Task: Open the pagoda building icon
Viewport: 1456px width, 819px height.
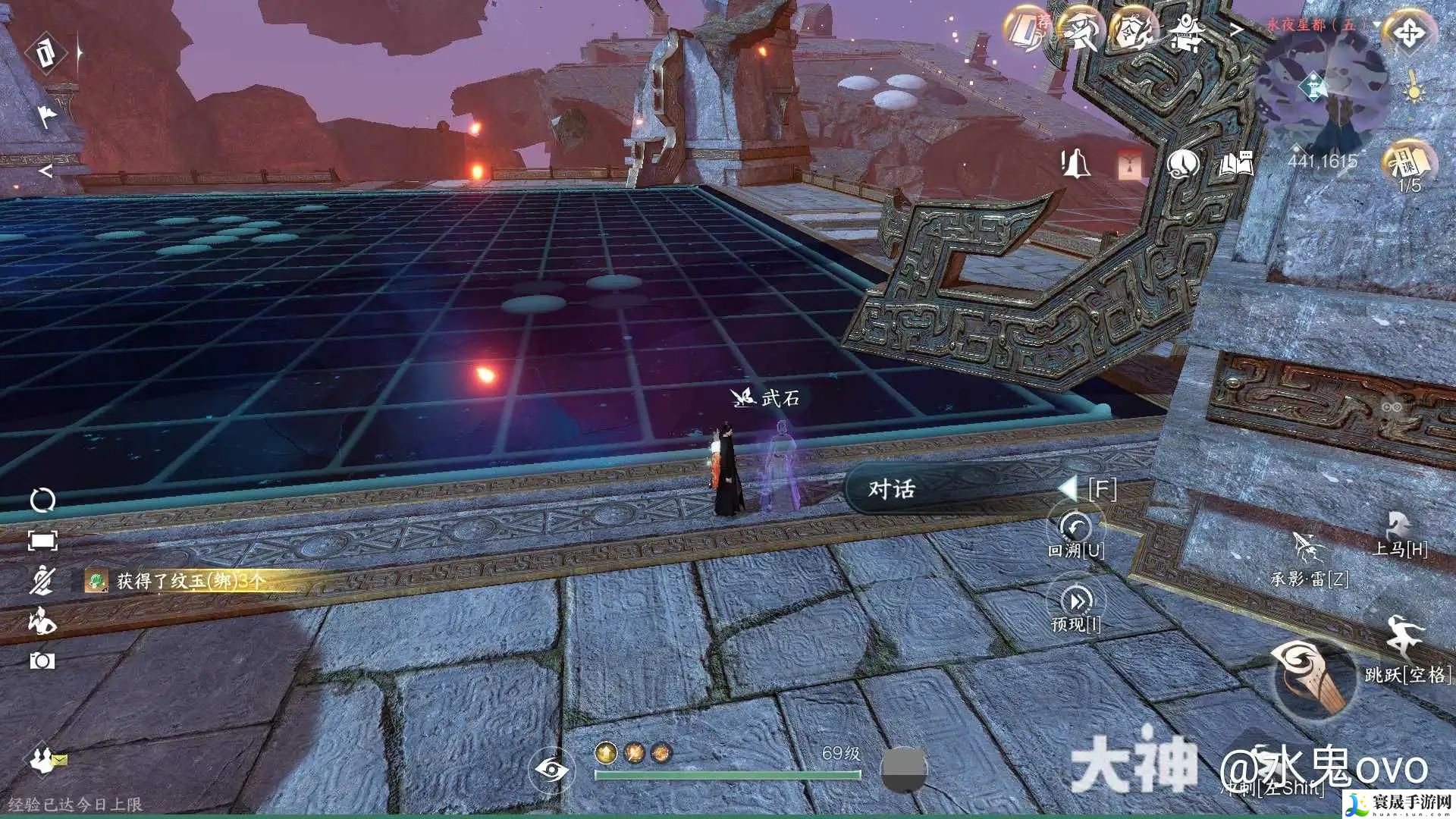Action: point(1187,32)
